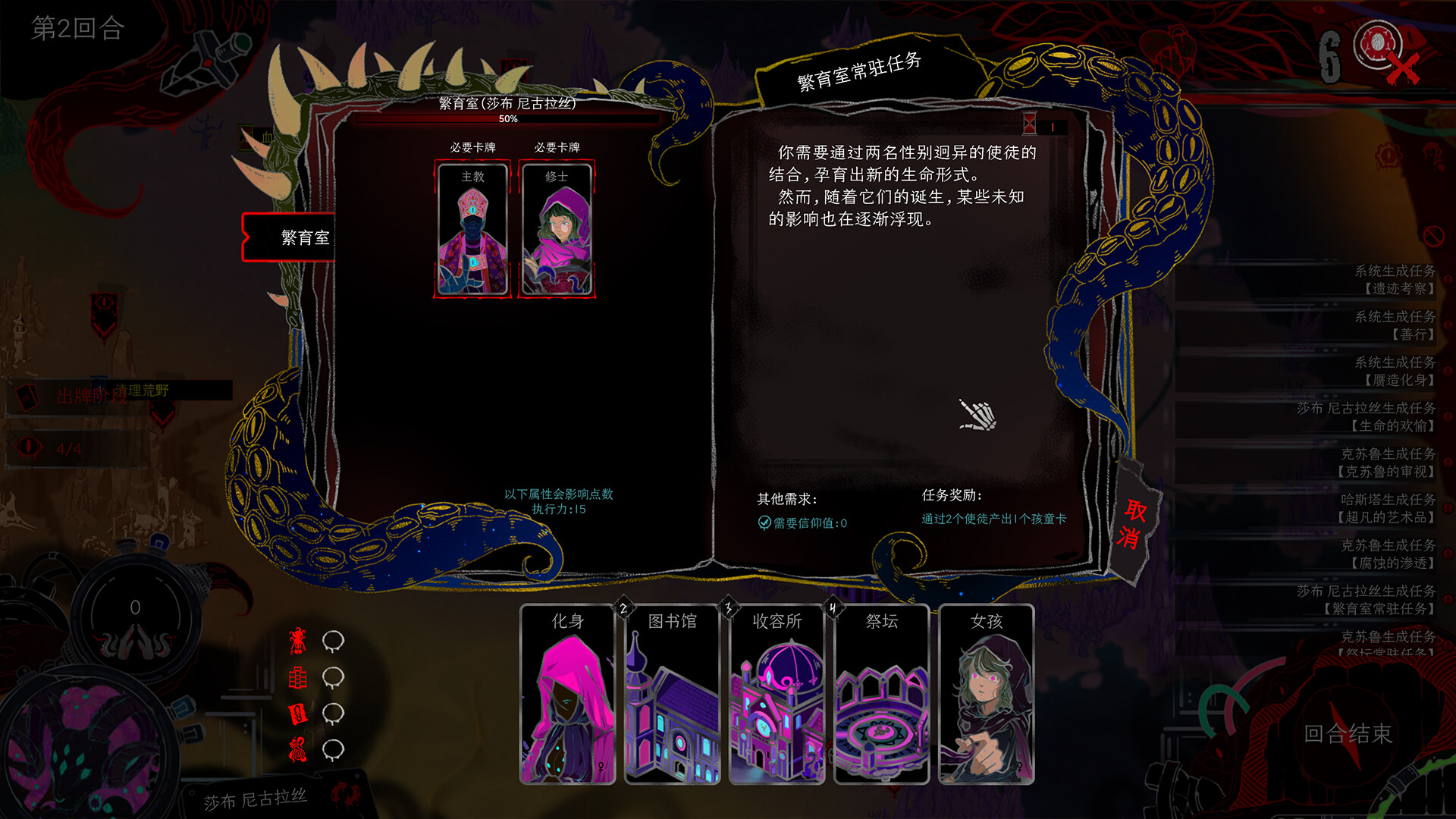Click the eye icon next to 4/4 counter
Viewport: 1456px width, 819px height.
(x=29, y=446)
